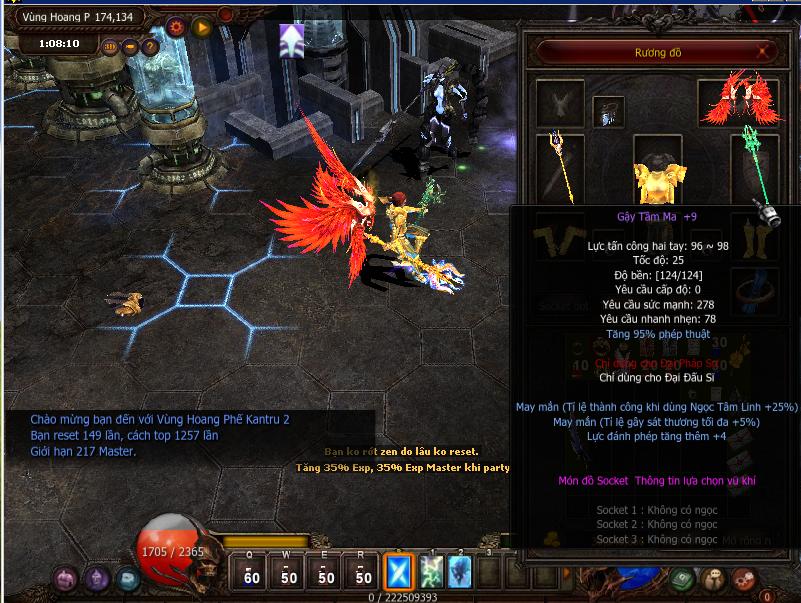Click the golden gloves equipment slot

pyautogui.click(x=559, y=235)
